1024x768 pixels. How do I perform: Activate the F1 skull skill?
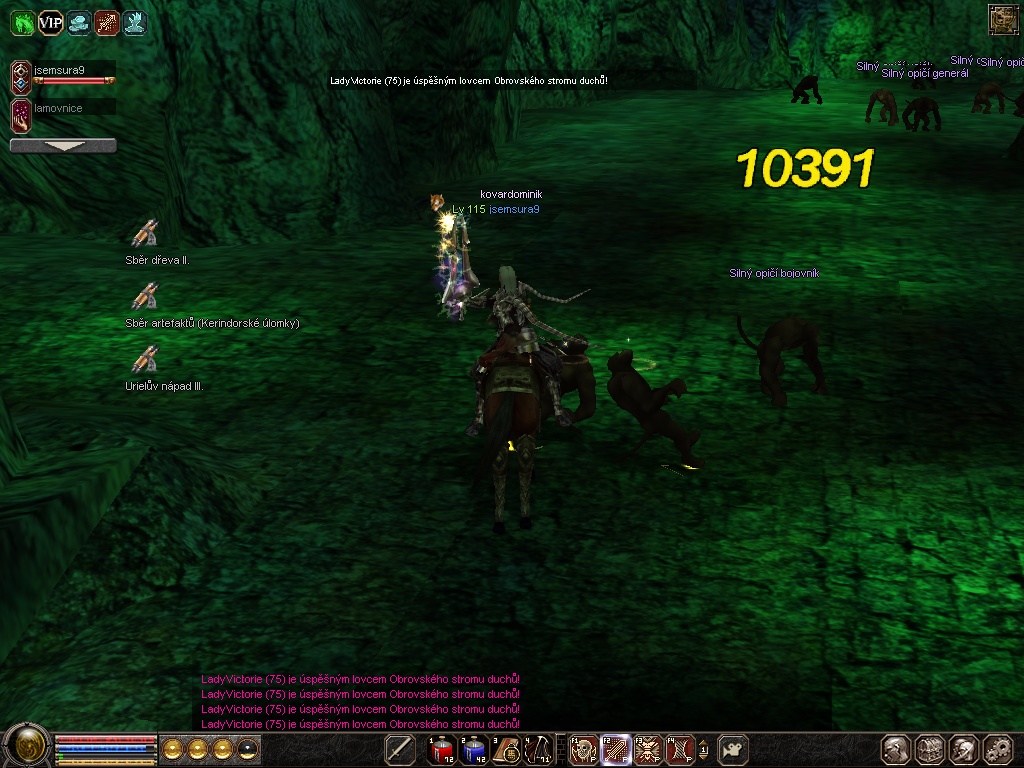(x=583, y=749)
